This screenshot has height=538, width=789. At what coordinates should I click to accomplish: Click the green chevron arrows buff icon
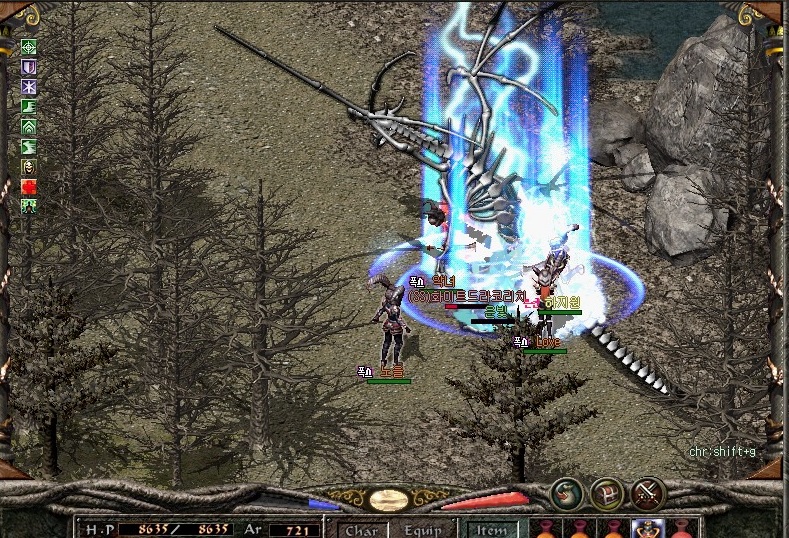29,127
